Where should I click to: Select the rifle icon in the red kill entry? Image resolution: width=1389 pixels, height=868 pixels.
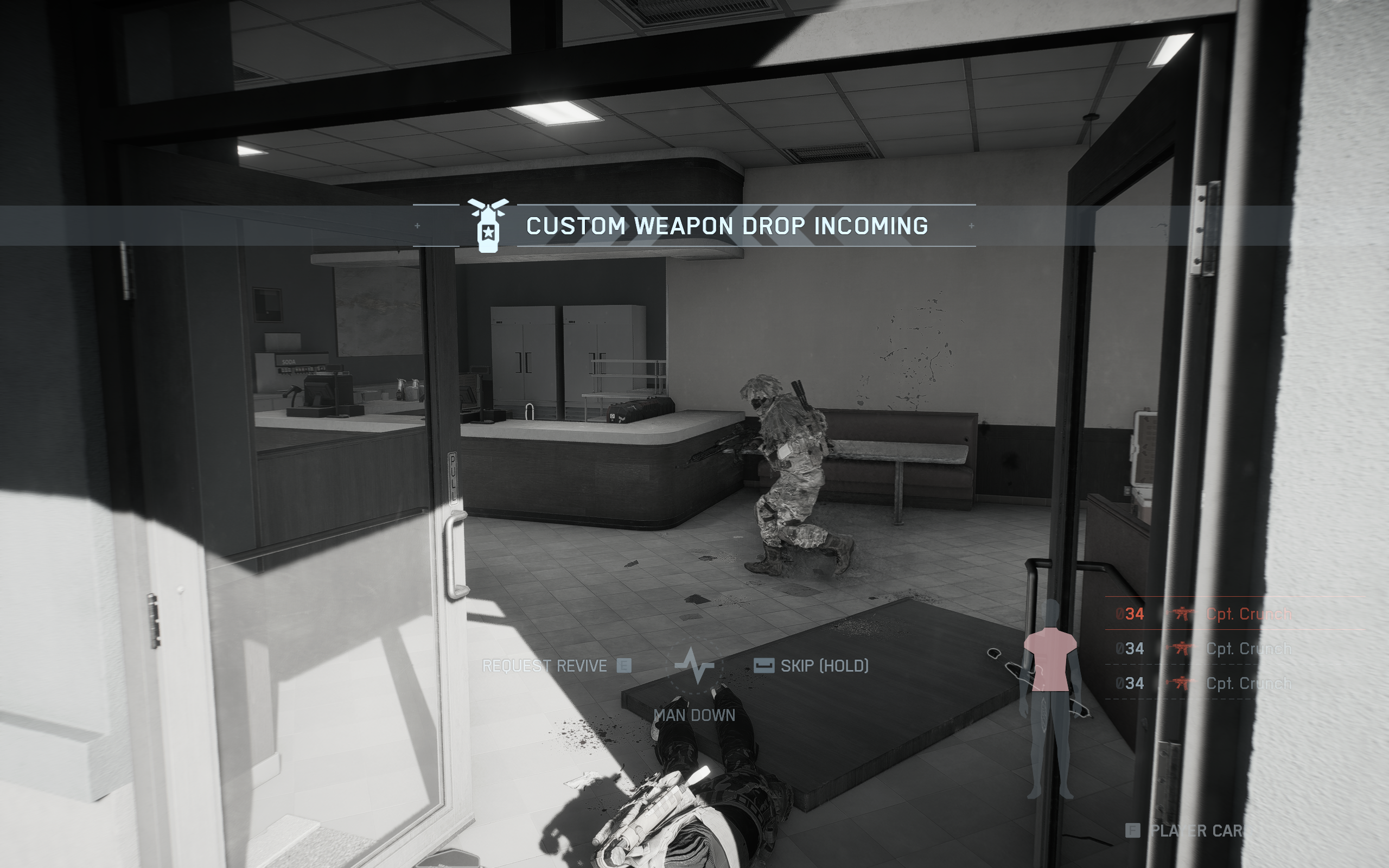coord(1183,613)
